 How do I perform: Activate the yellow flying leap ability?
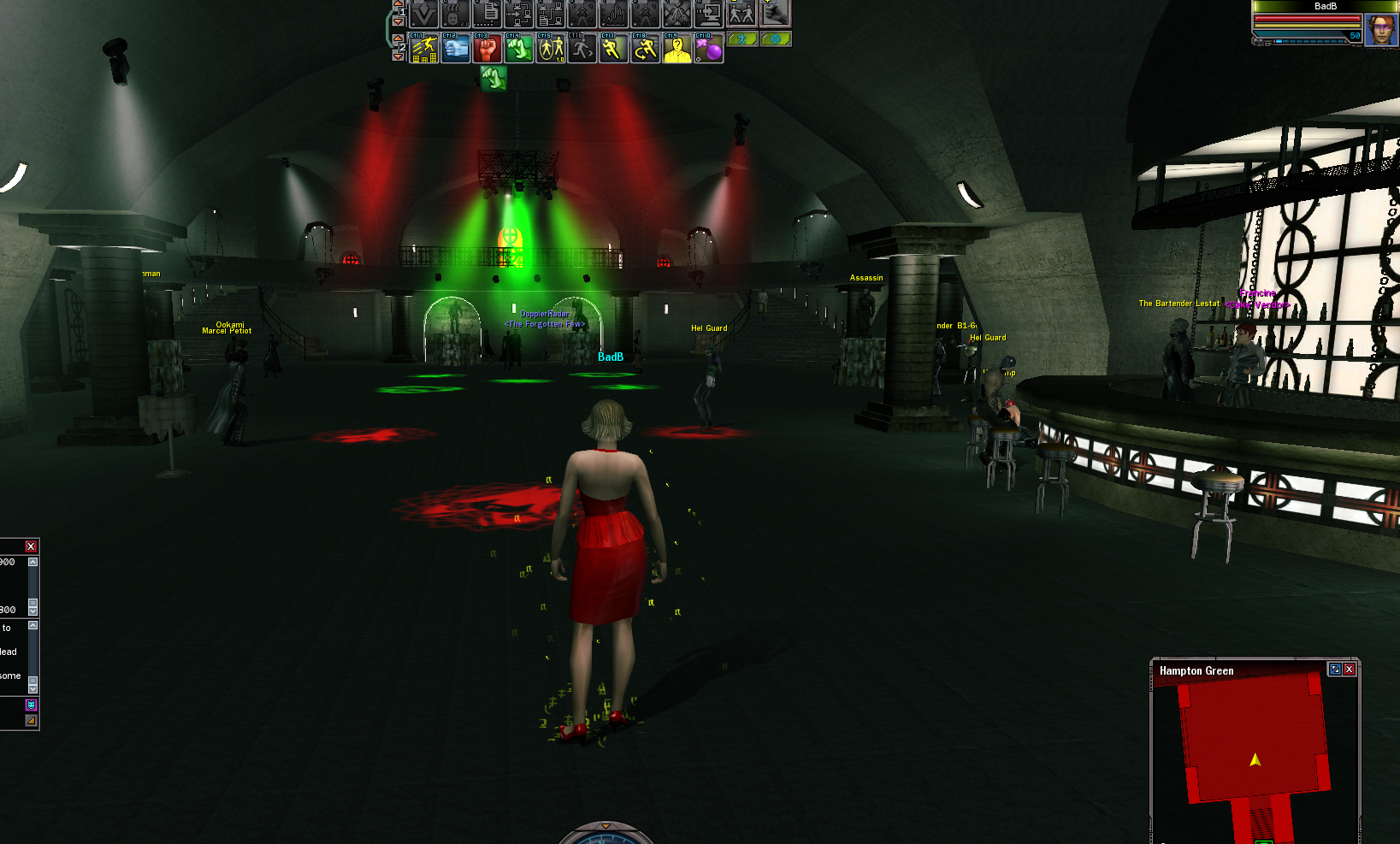424,49
